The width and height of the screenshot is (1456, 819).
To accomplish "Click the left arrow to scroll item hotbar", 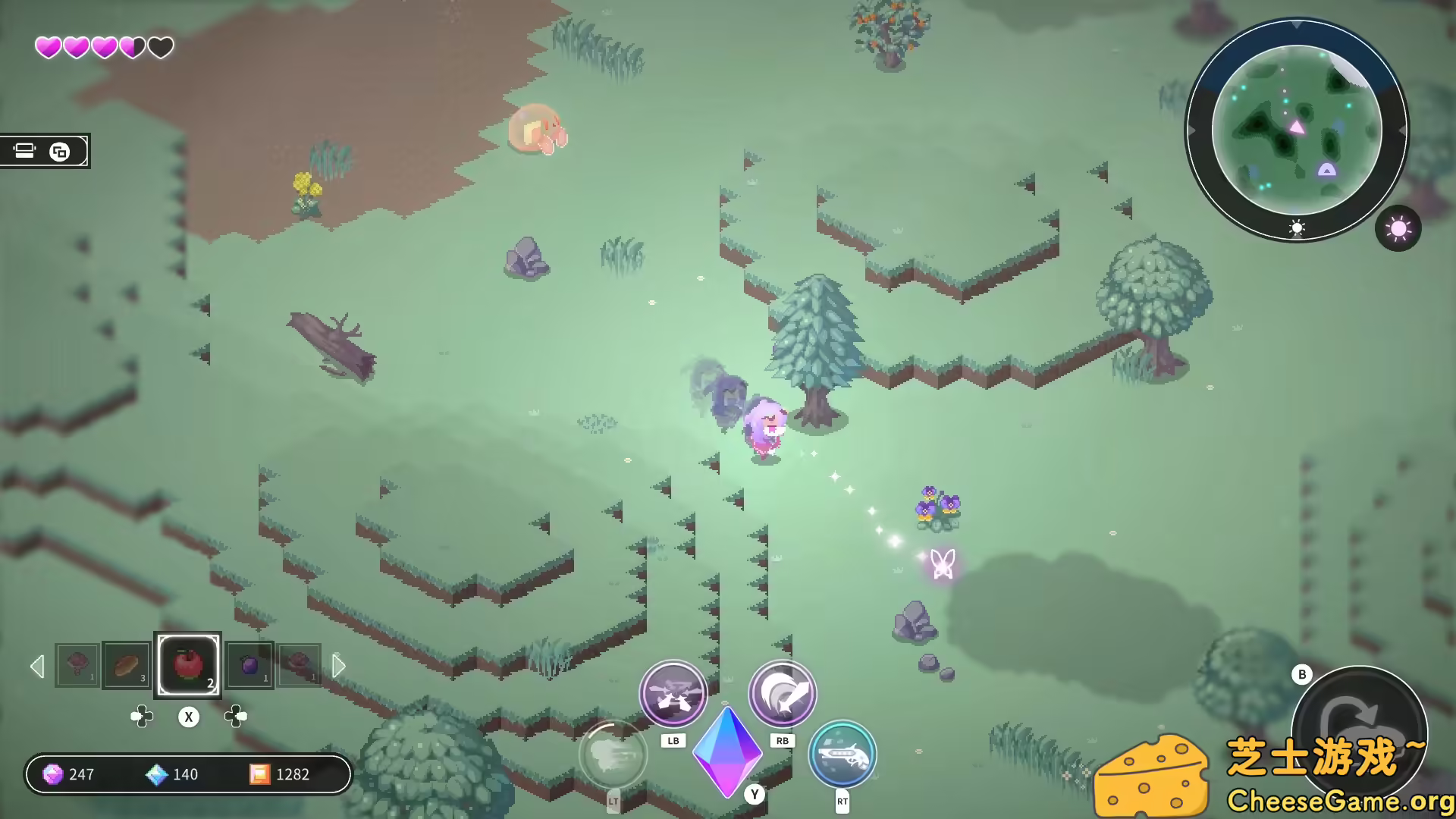I will pyautogui.click(x=37, y=666).
